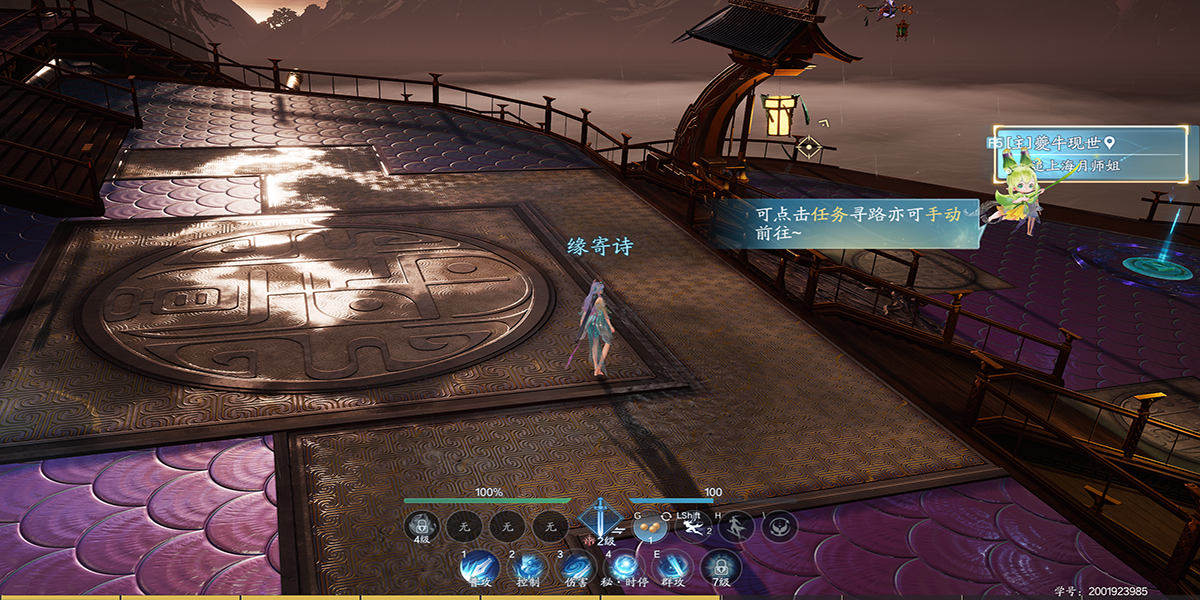Use the golden pills consumable slot
The image size is (1200, 600).
(649, 526)
